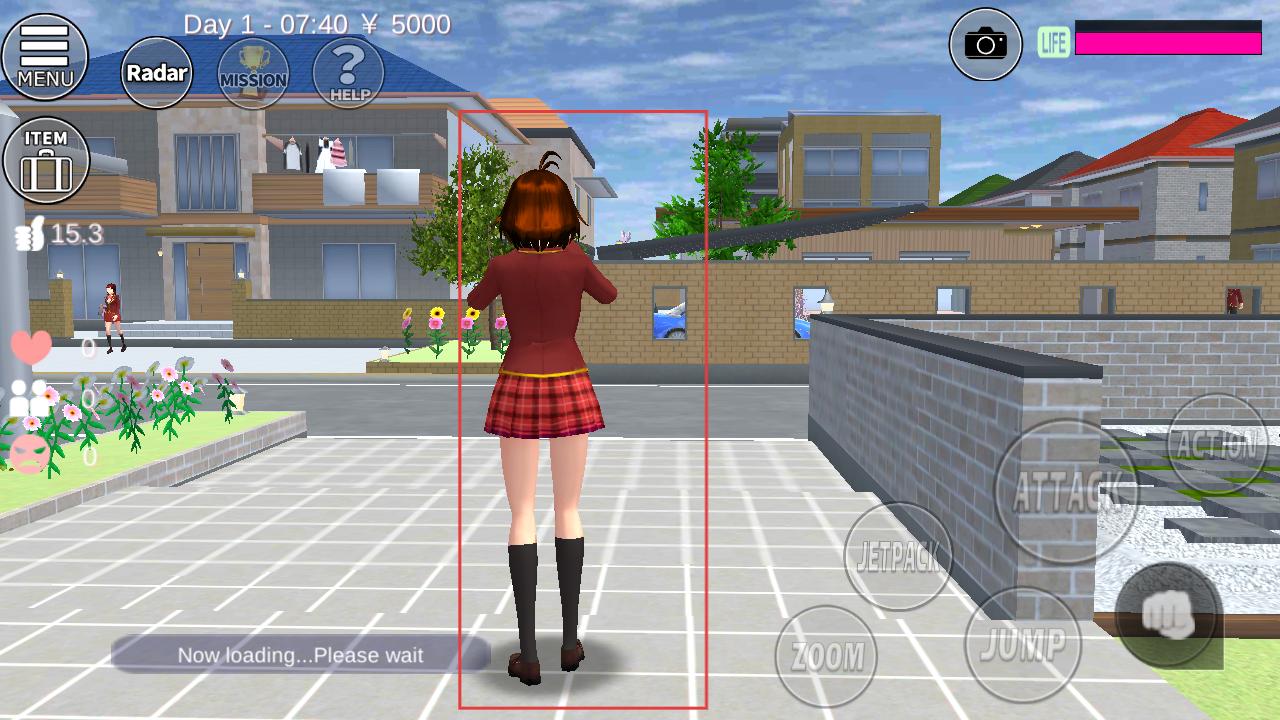Open the MISSION trophy screen
The image size is (1280, 720).
[x=253, y=72]
